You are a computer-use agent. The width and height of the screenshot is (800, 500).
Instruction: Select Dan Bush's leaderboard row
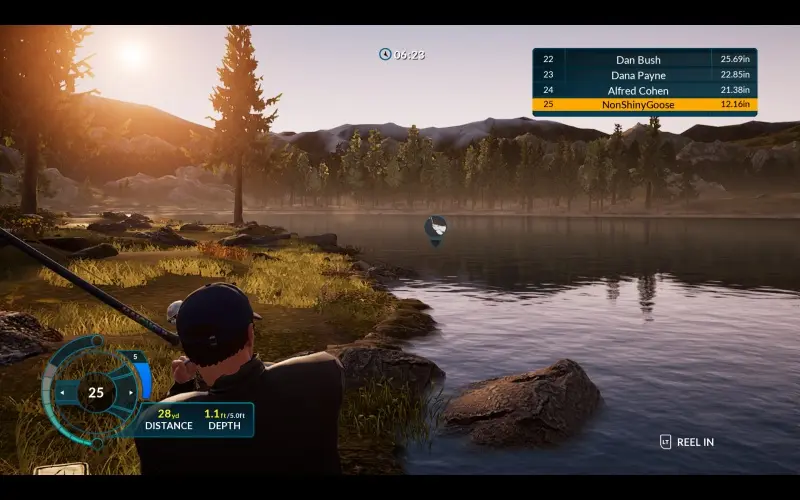coord(644,60)
